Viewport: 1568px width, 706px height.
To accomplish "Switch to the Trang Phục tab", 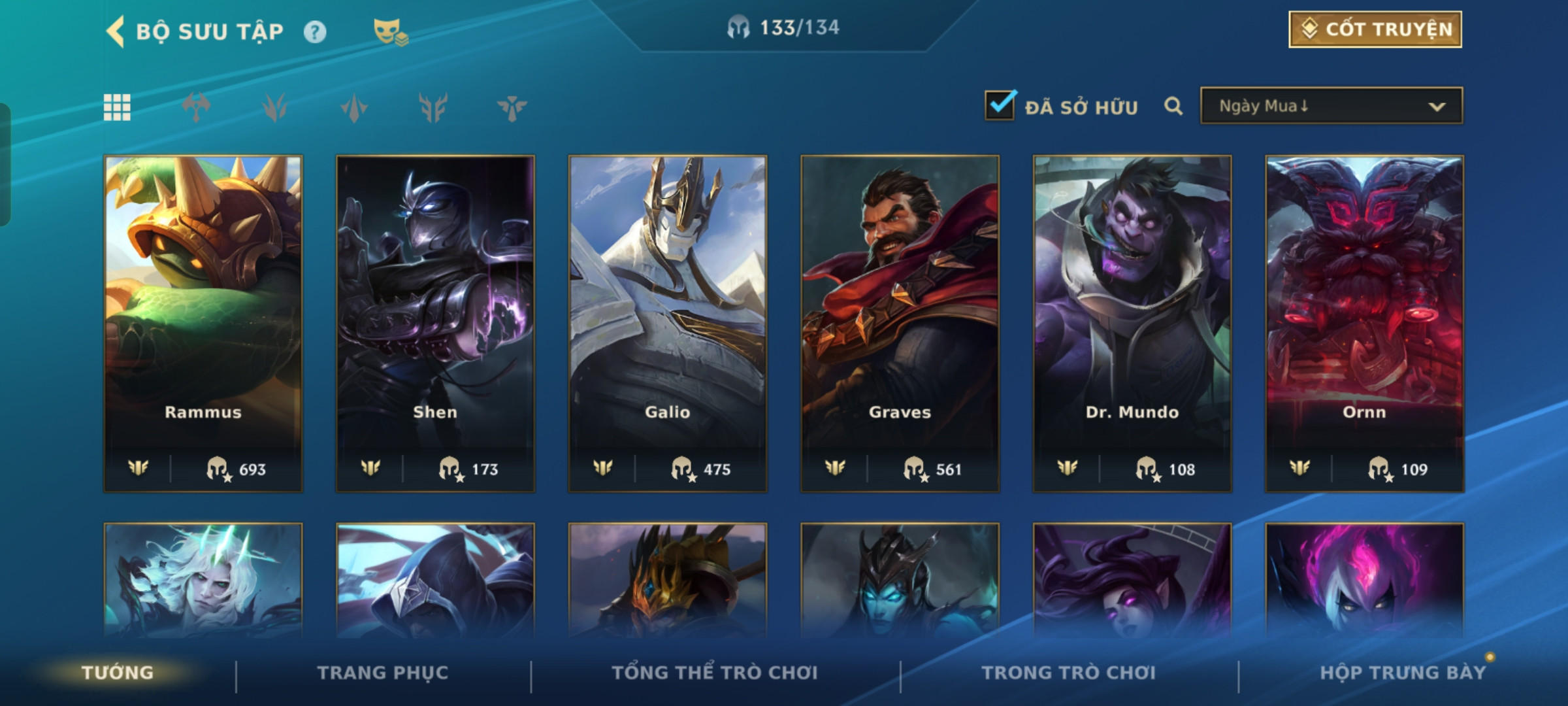I will (383, 673).
